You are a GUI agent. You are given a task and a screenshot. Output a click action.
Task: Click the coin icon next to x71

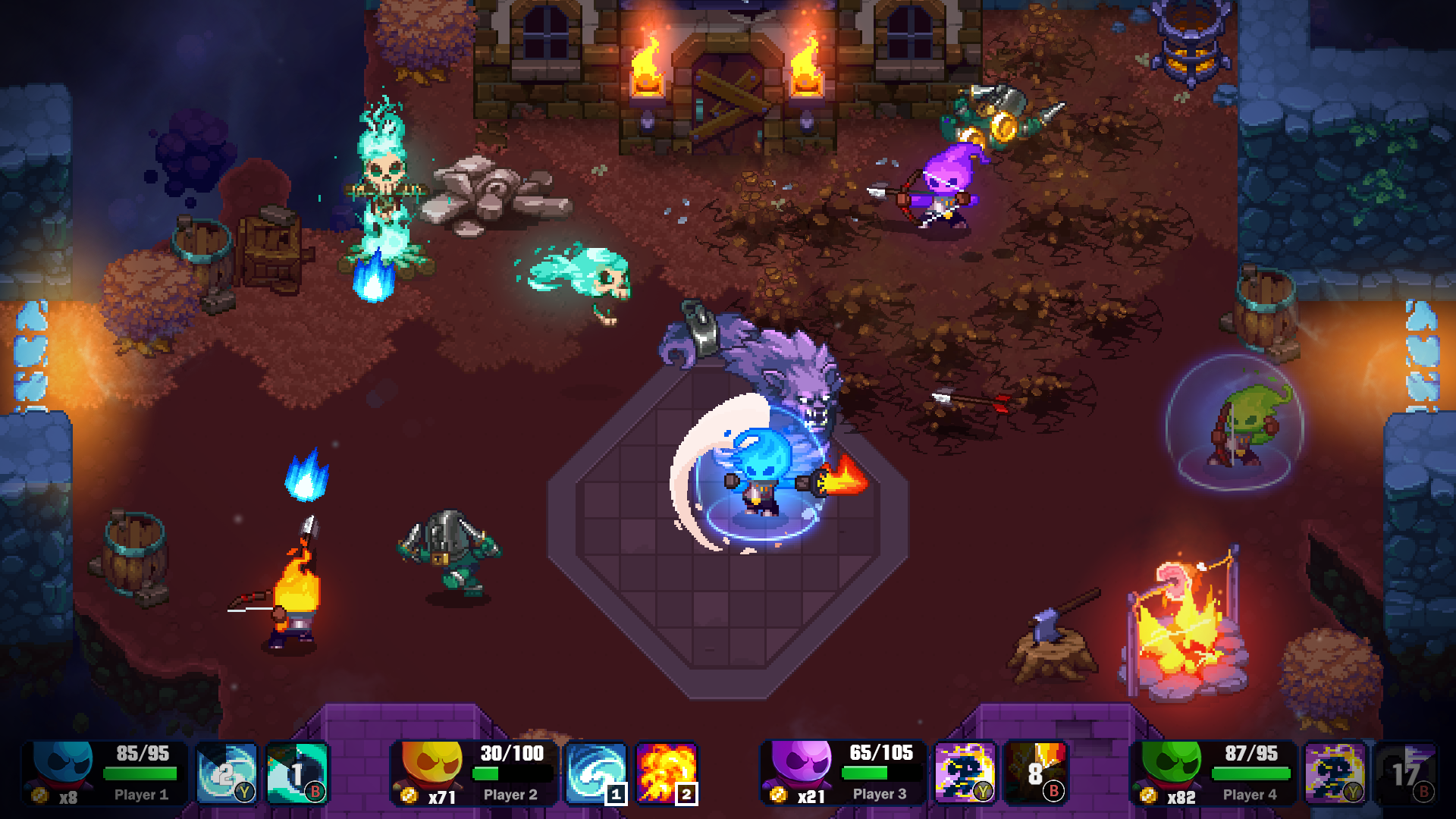click(x=410, y=796)
